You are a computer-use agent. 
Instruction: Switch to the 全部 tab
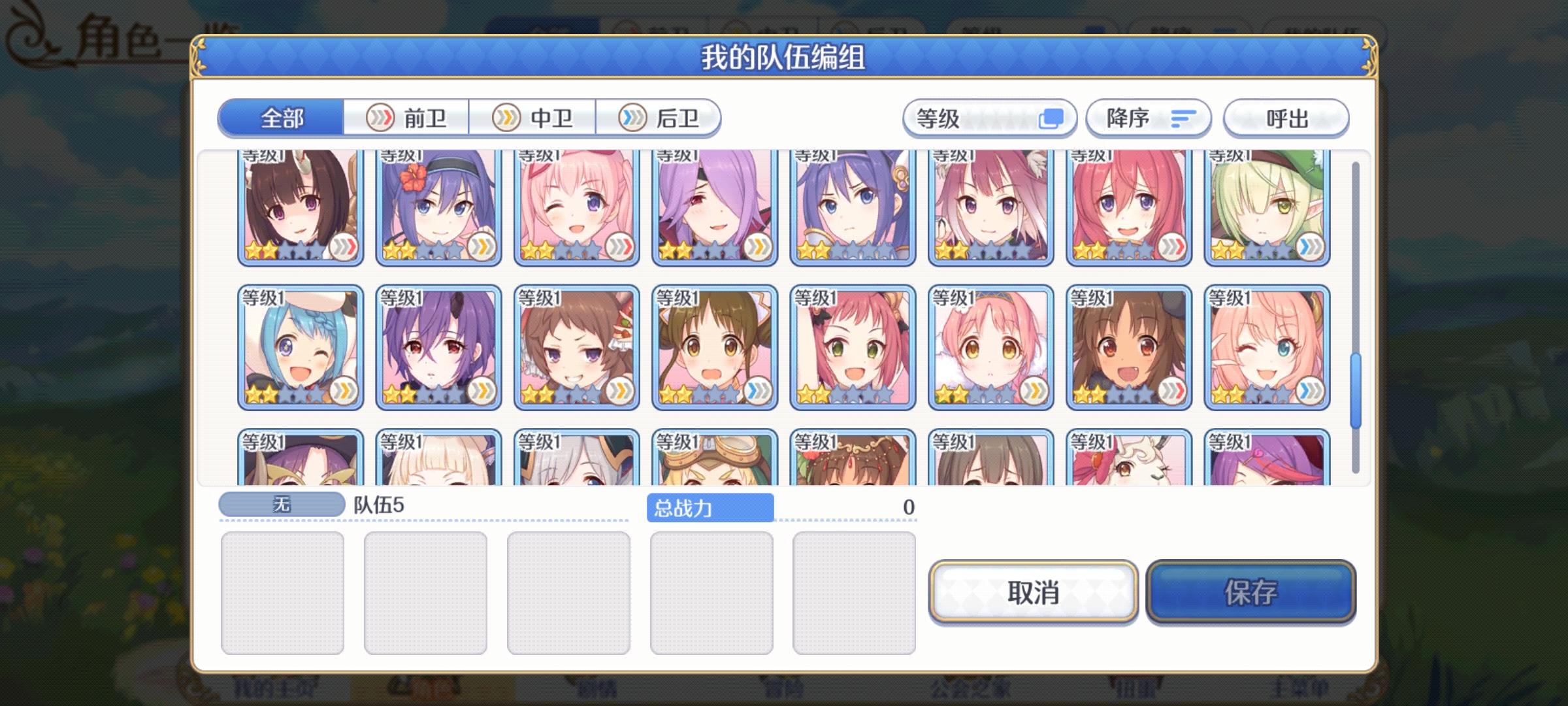(281, 118)
